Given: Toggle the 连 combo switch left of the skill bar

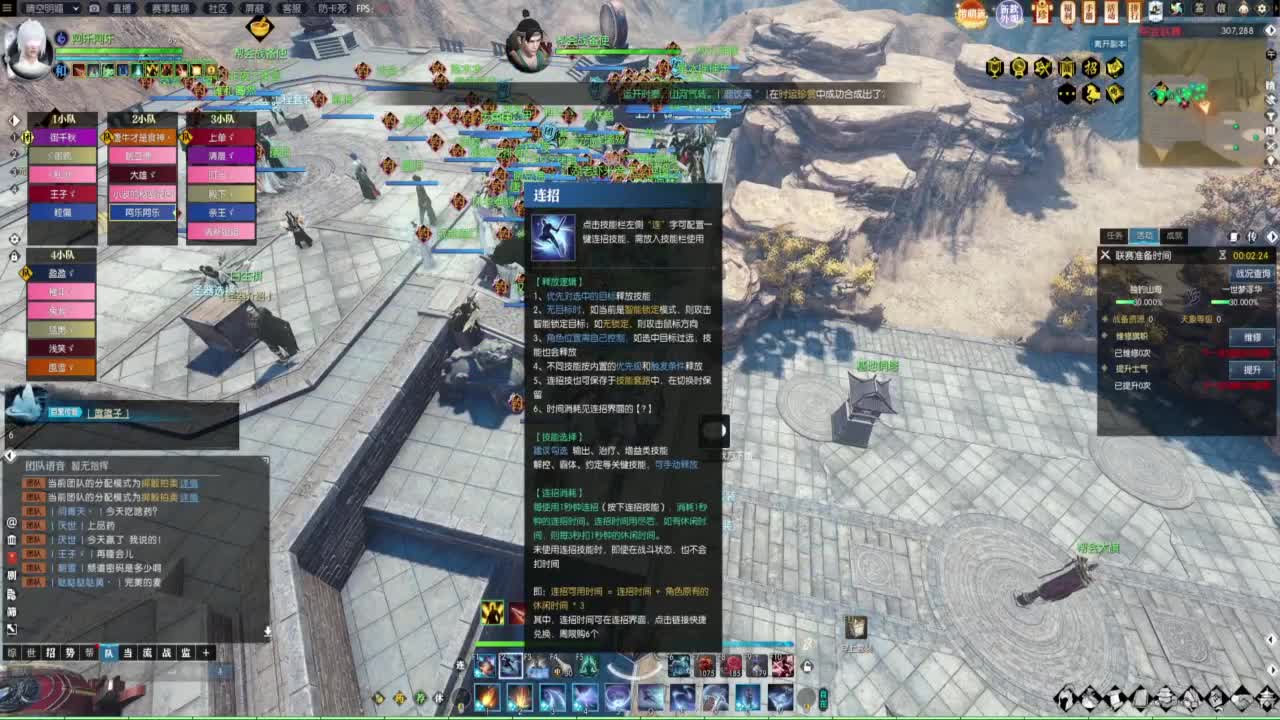Looking at the screenshot, I should pyautogui.click(x=458, y=666).
